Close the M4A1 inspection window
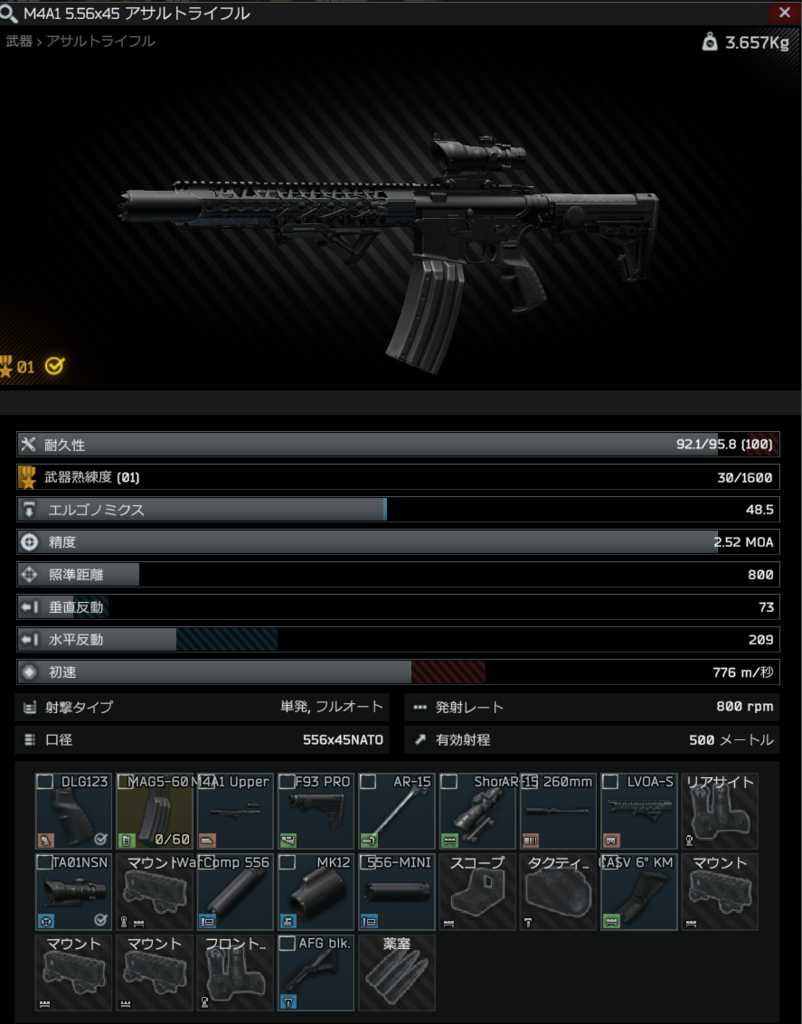The width and height of the screenshot is (802, 1024). click(x=783, y=13)
